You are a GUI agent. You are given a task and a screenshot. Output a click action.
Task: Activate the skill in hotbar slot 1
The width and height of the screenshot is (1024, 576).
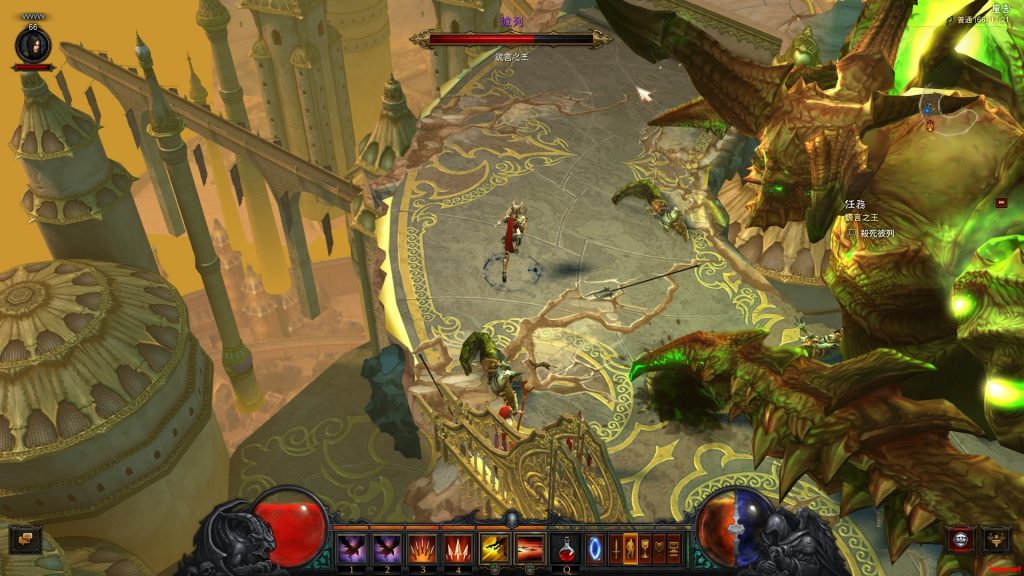pos(350,548)
